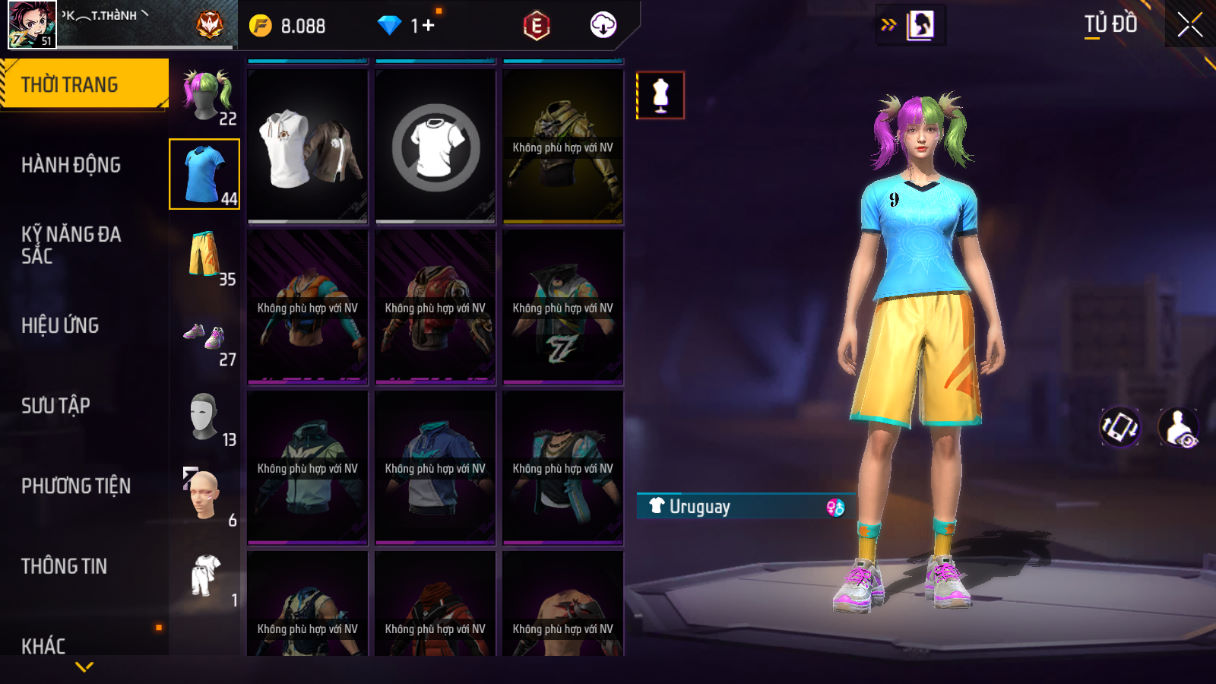
Task: Add diamonds via the diamond counter
Action: click(x=405, y=26)
